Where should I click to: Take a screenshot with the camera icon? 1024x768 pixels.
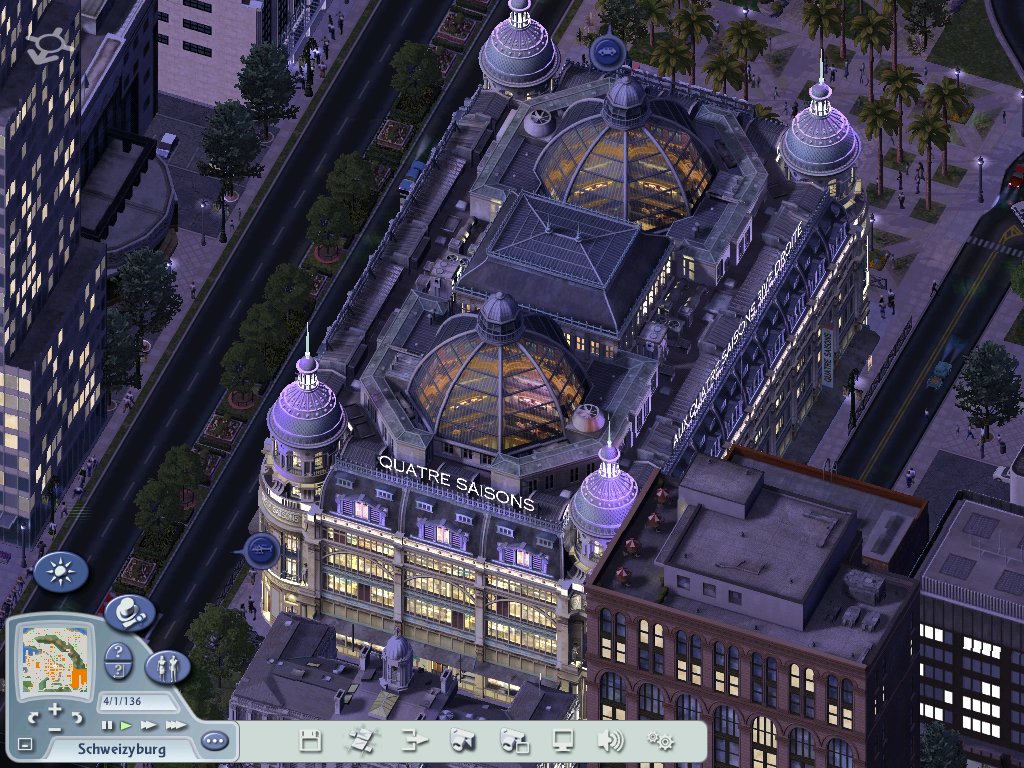coord(462,741)
